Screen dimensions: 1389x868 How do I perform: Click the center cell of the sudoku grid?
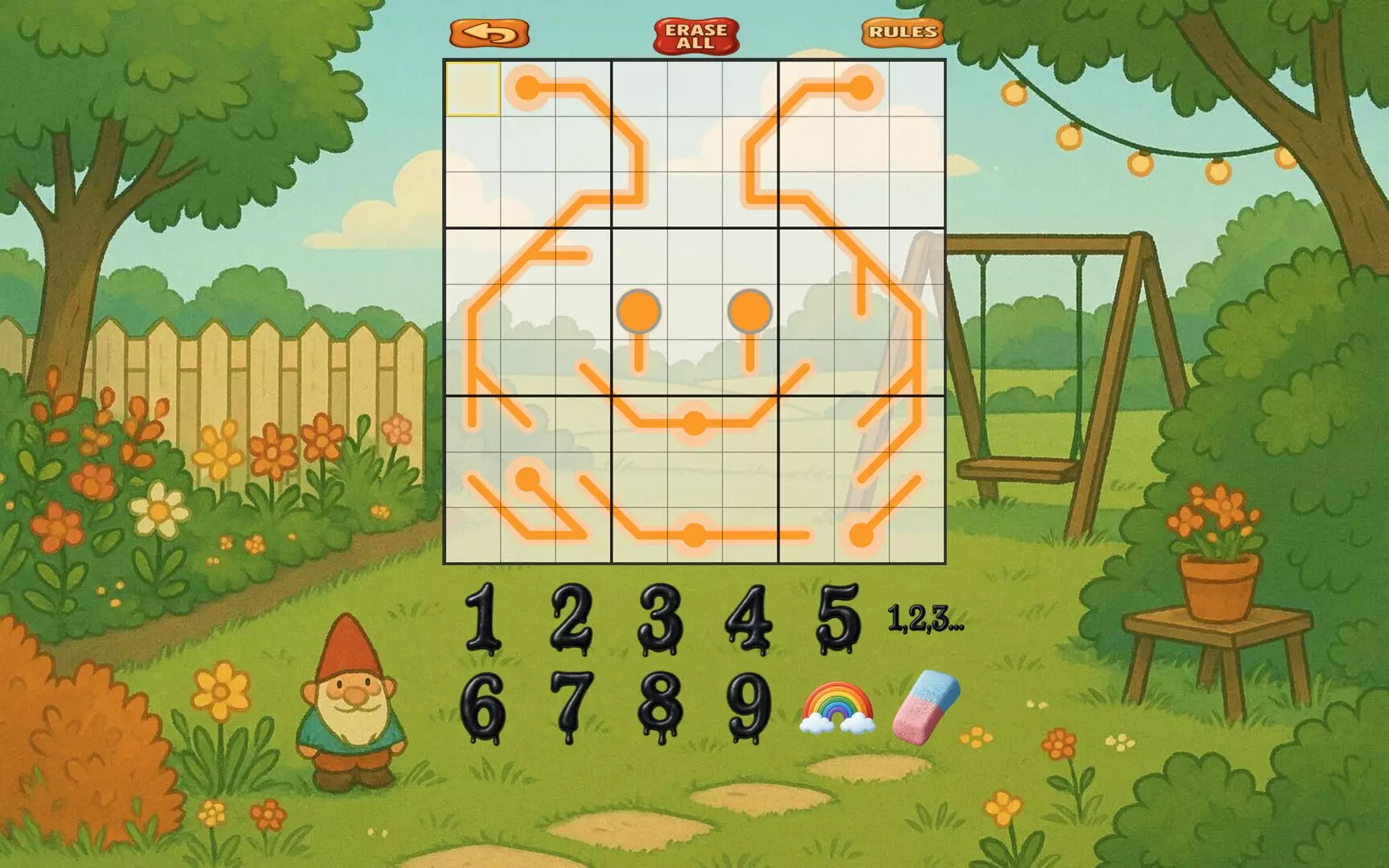[x=695, y=312]
